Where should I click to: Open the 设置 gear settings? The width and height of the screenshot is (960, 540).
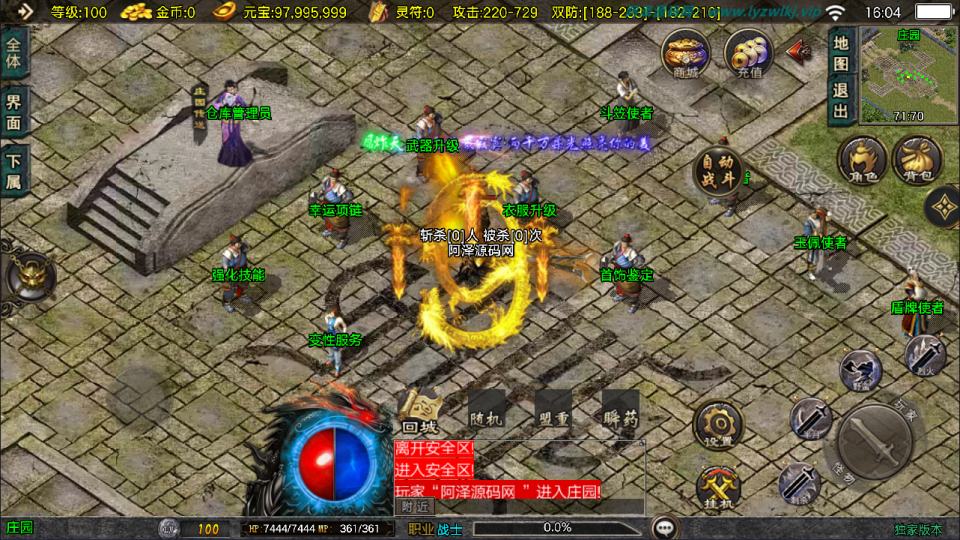[720, 425]
